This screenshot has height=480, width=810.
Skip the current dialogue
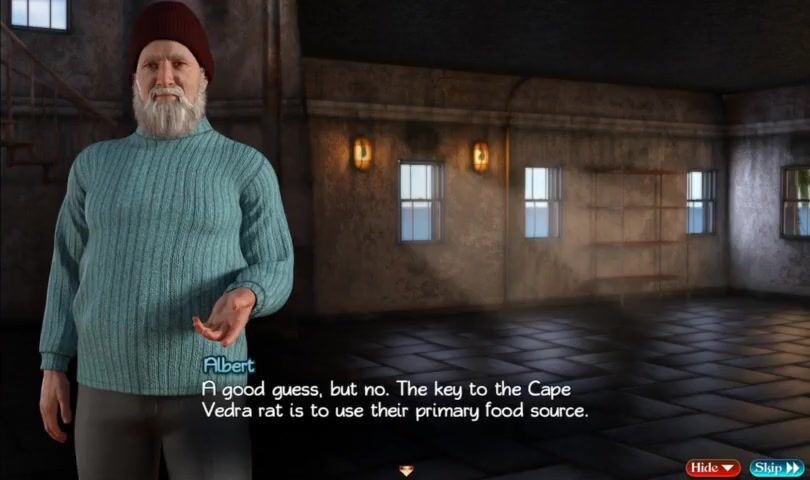776,467
